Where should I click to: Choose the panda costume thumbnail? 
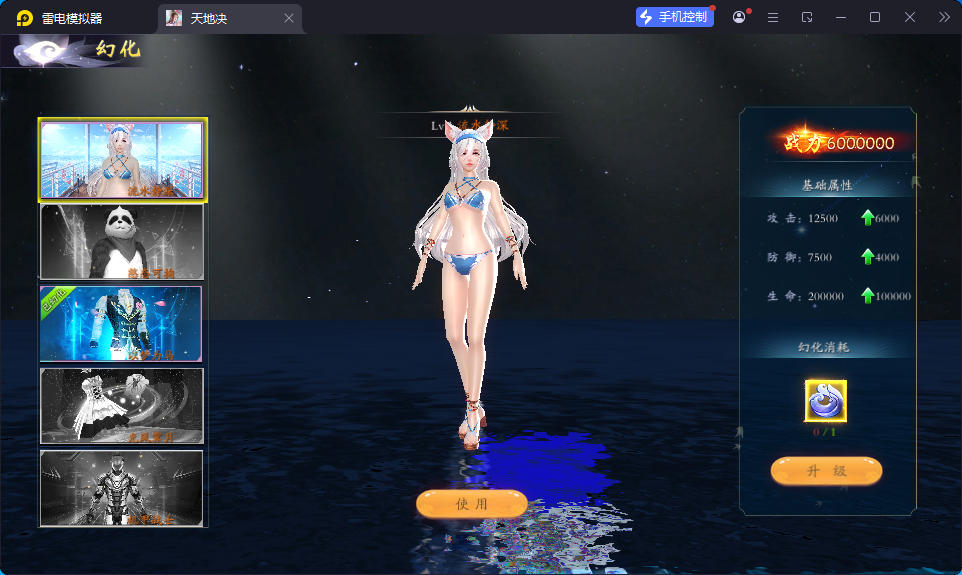pos(122,242)
